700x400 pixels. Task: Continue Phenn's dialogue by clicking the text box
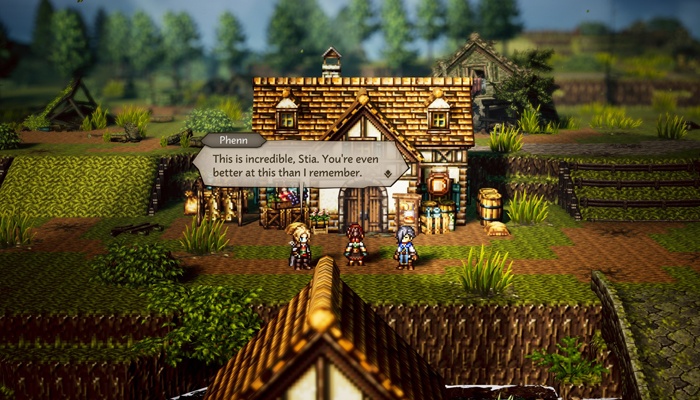point(300,165)
